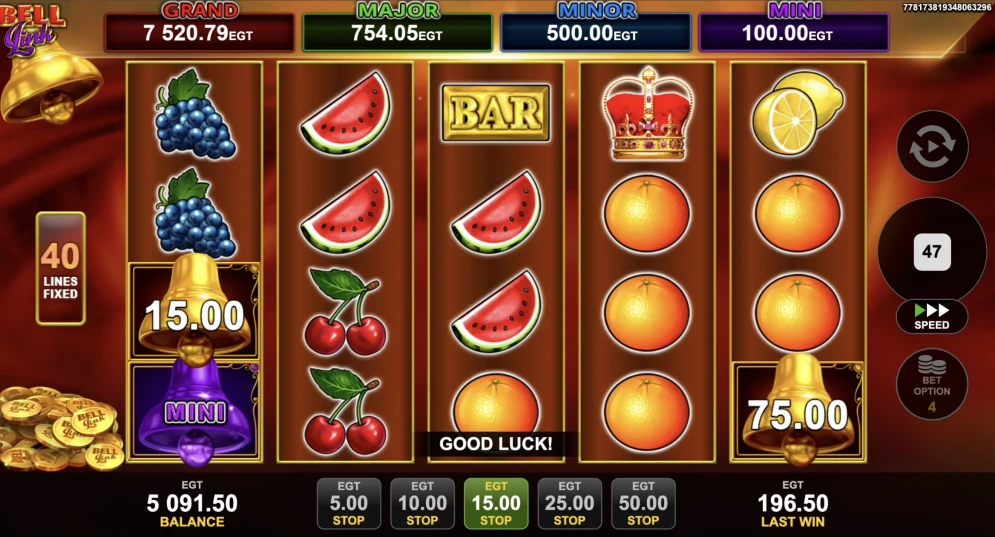Open the Bet Option selector

932,383
